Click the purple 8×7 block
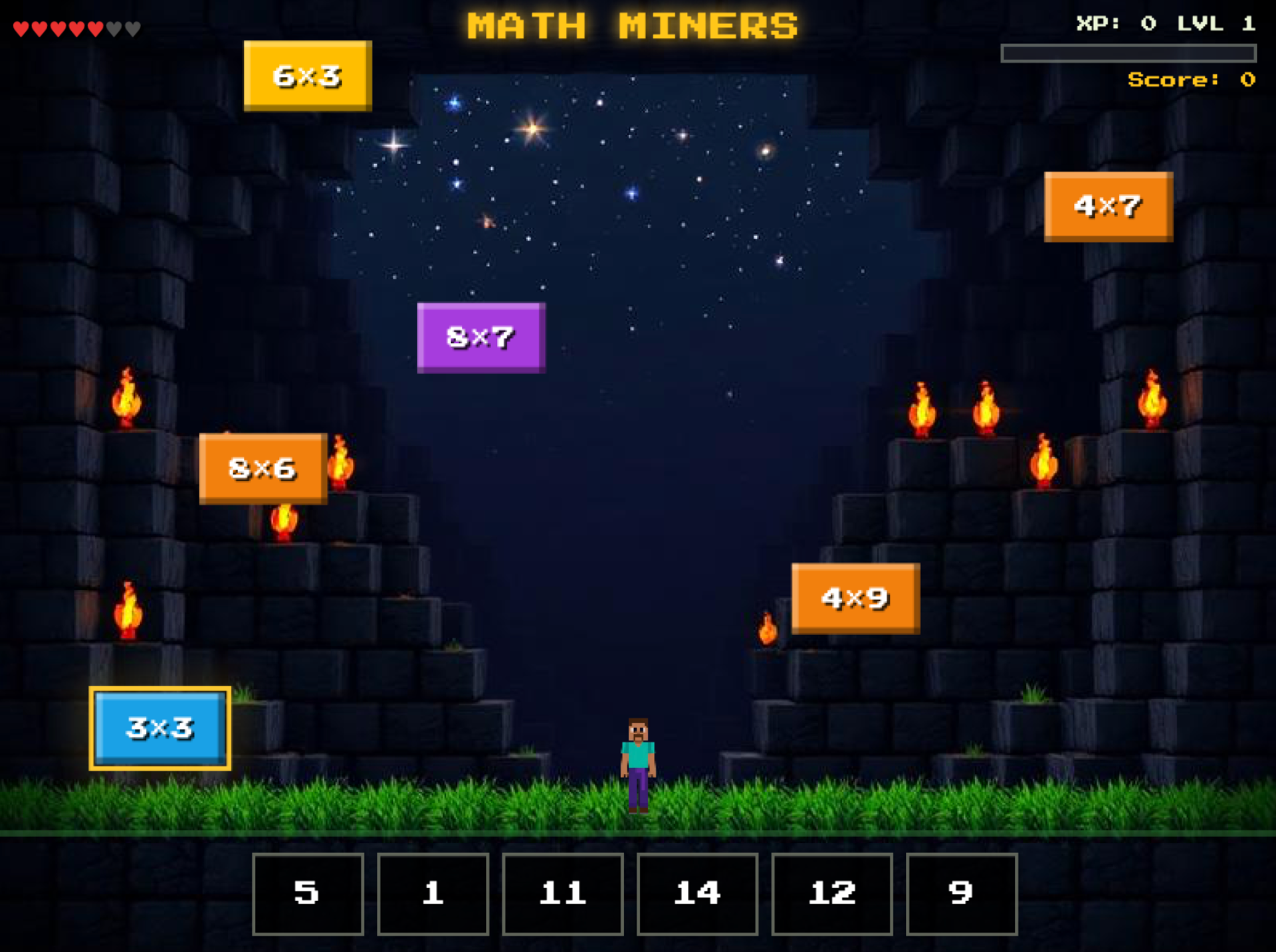Viewport: 1276px width, 952px height. pos(480,336)
